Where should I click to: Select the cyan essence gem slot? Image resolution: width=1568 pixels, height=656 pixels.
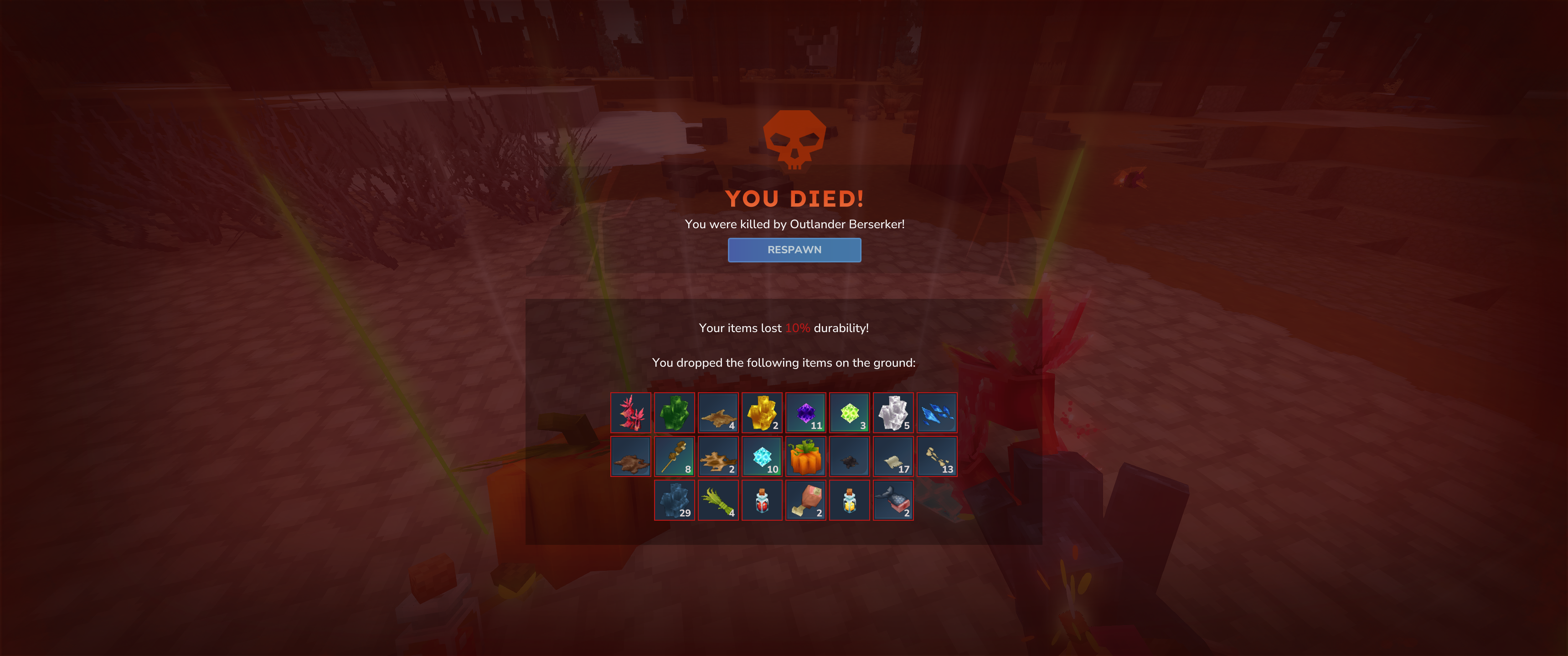762,456
